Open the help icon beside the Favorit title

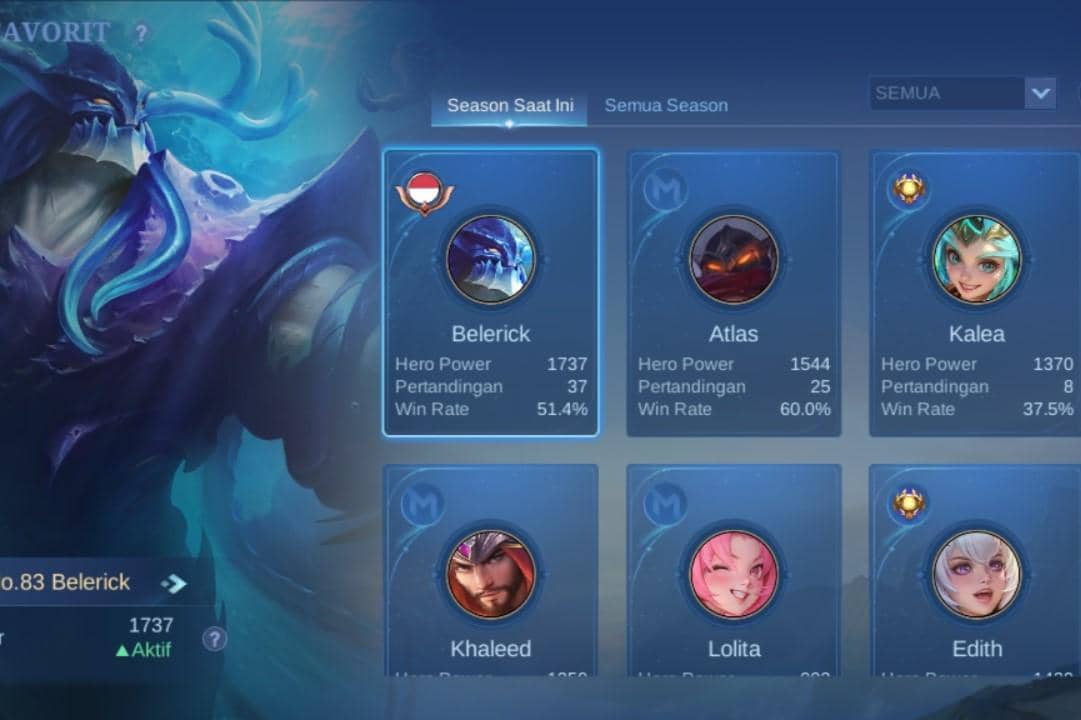(x=141, y=34)
